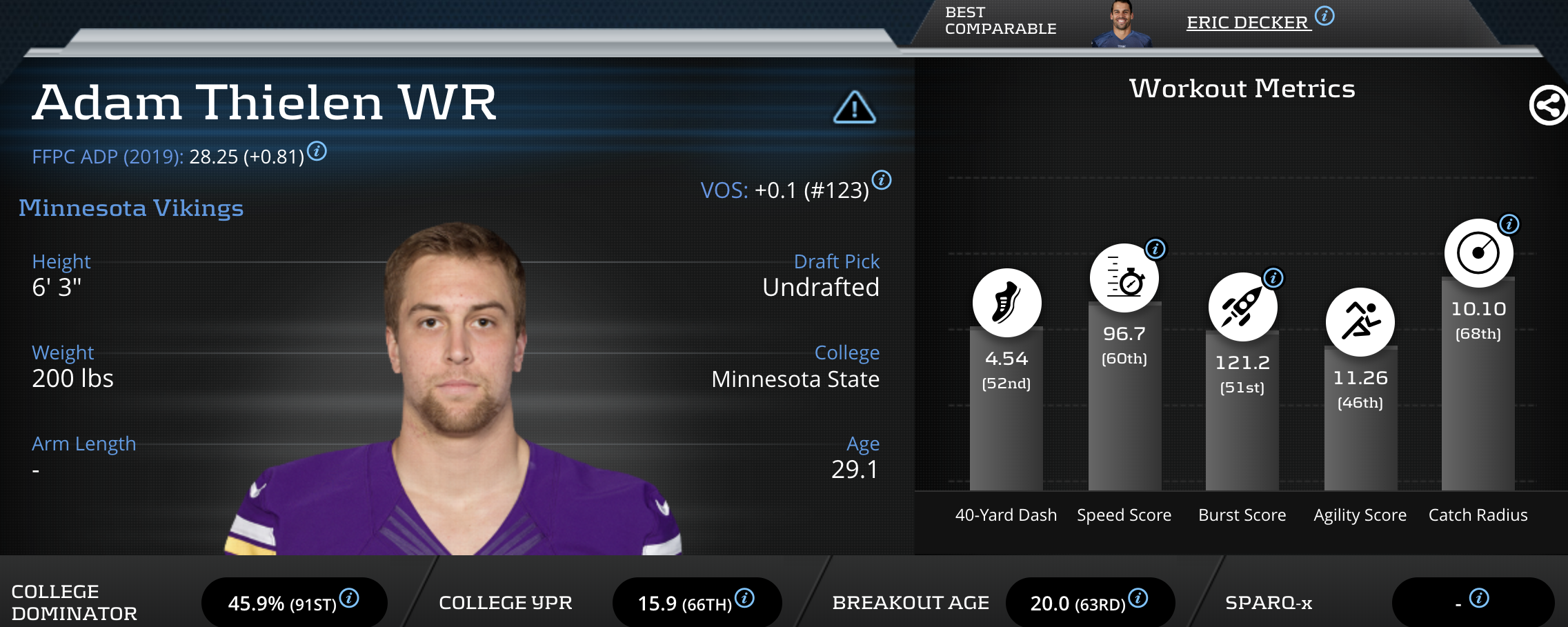Show info for College YPR value
The image size is (1568, 627).
pos(744,598)
